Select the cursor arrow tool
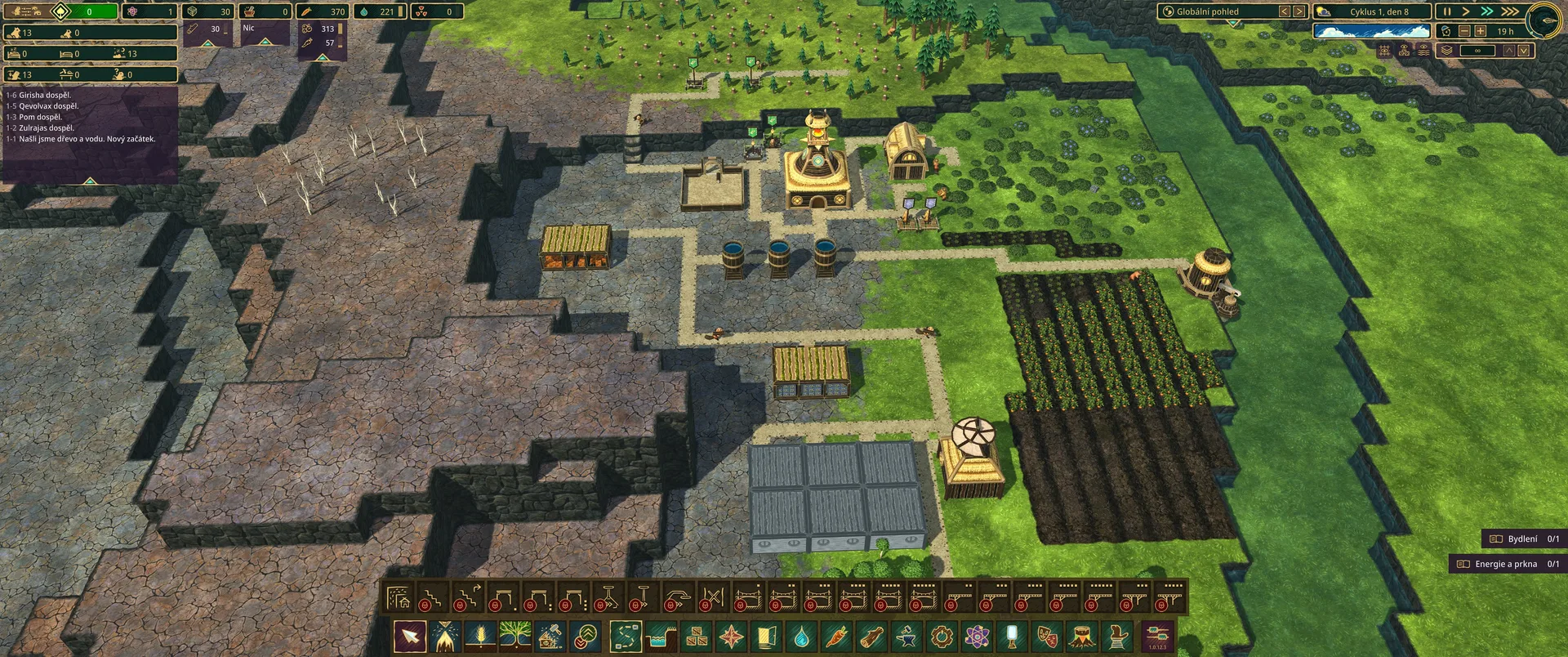 pos(410,637)
